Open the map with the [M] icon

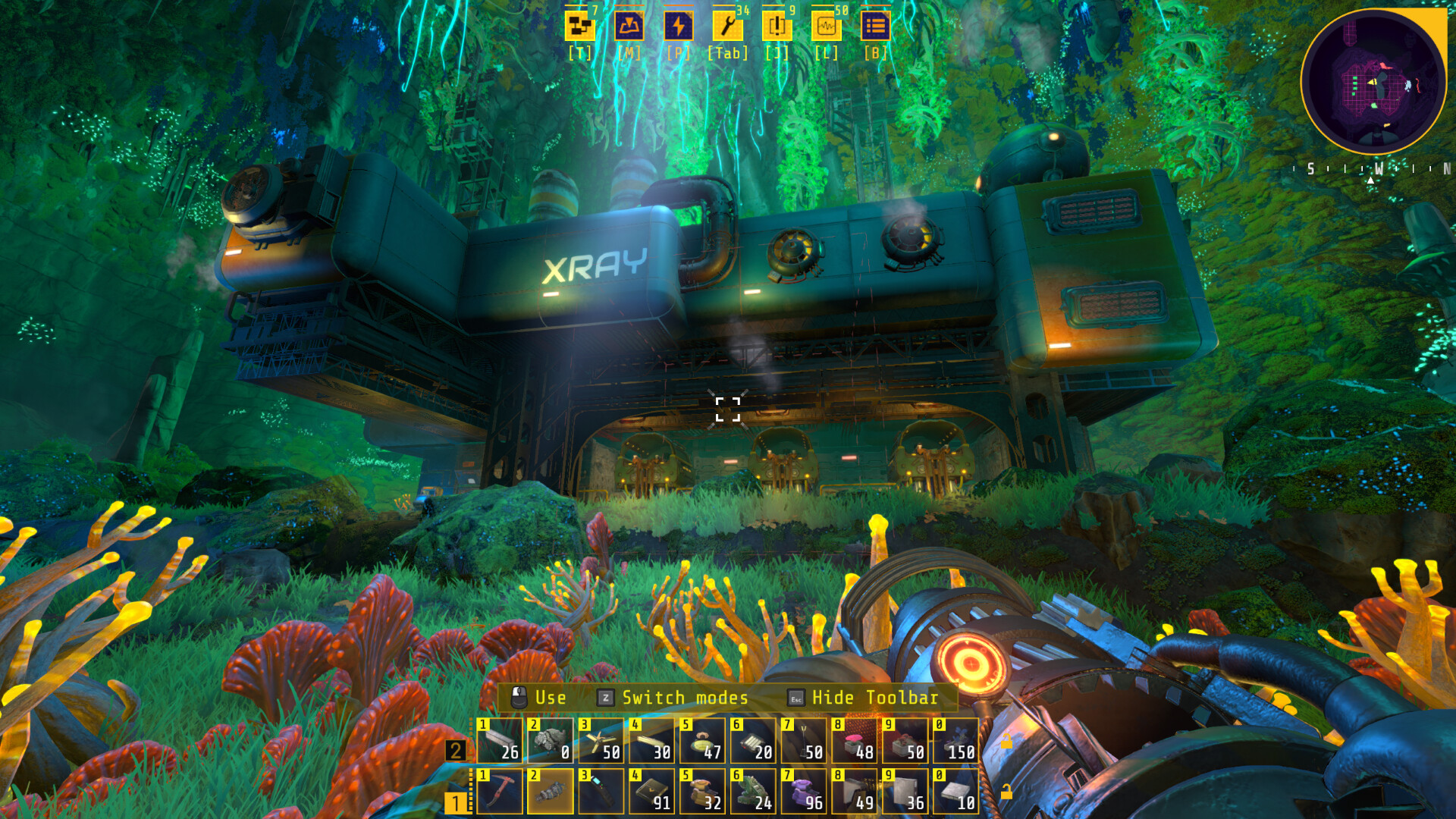[x=629, y=27]
